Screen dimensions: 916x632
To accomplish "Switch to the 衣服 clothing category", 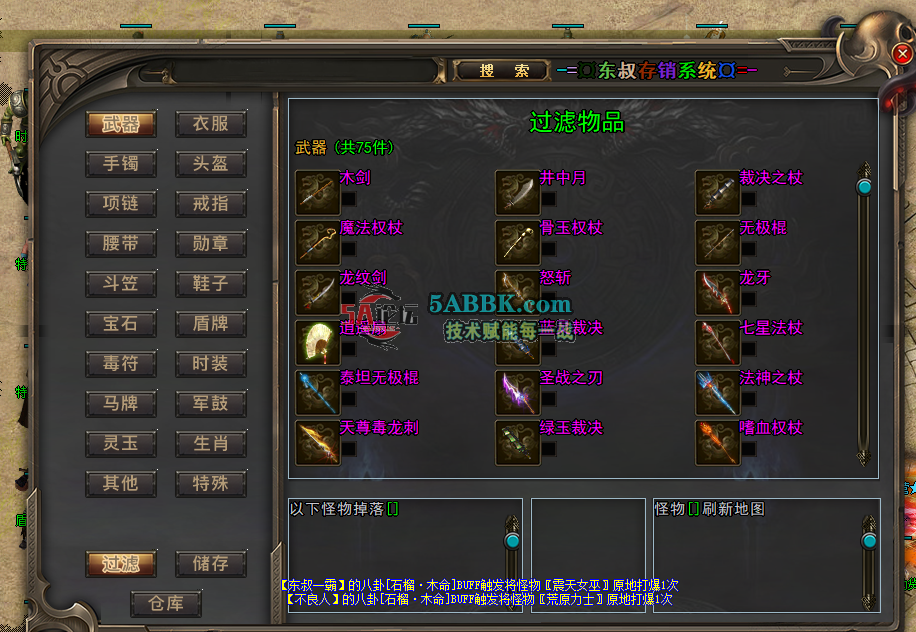I will 211,124.
